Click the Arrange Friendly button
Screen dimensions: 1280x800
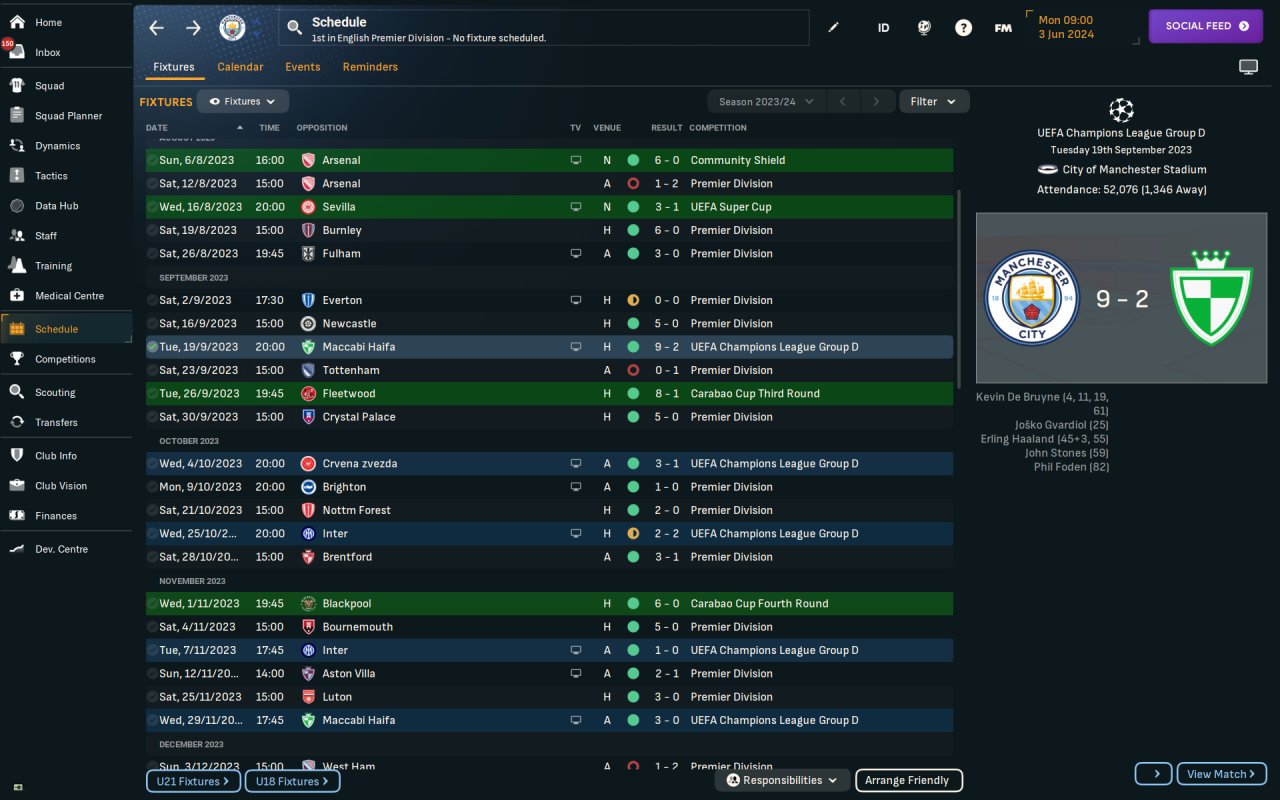[906, 780]
